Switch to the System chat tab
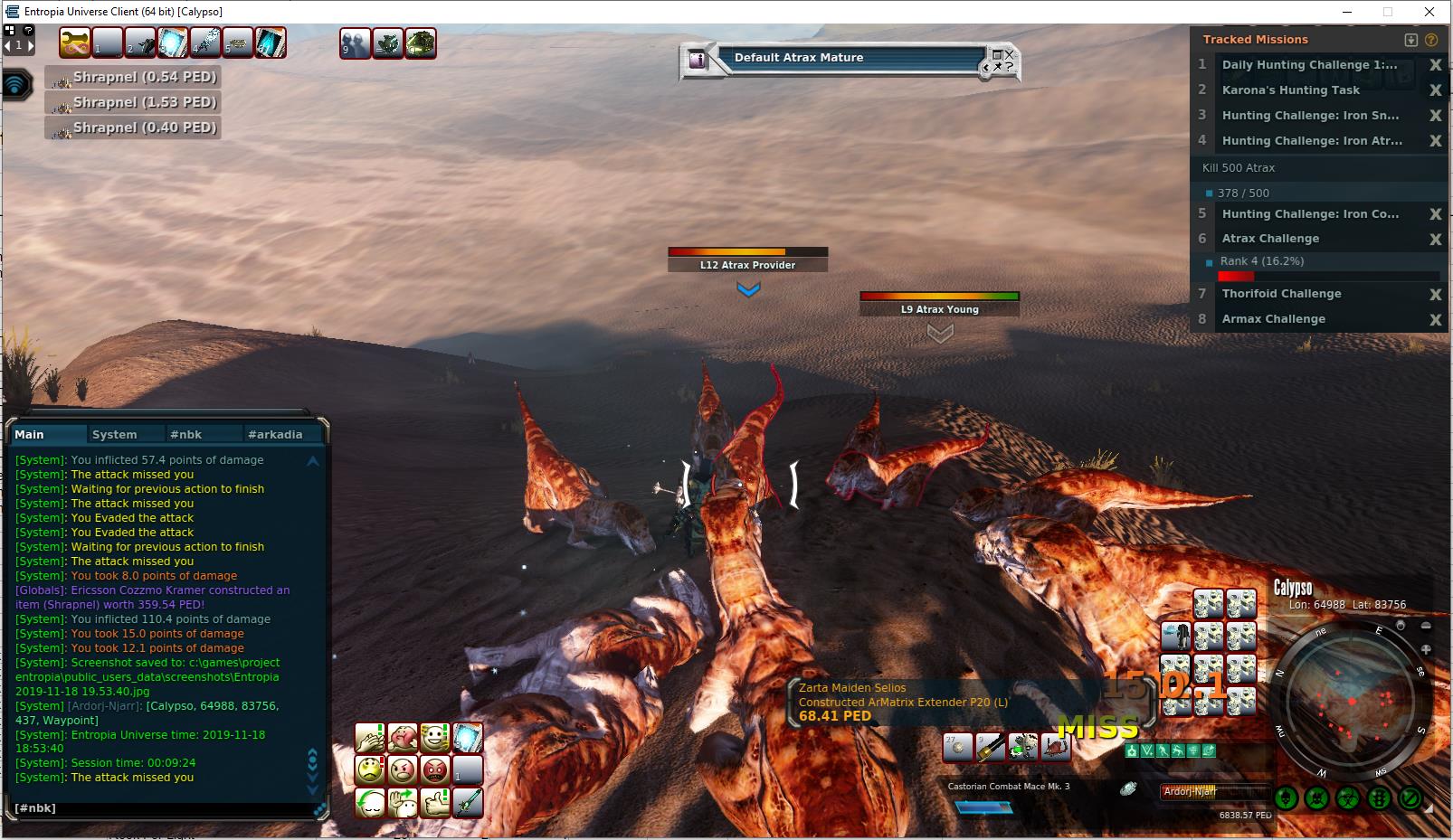Image resolution: width=1453 pixels, height=840 pixels. pos(115,435)
